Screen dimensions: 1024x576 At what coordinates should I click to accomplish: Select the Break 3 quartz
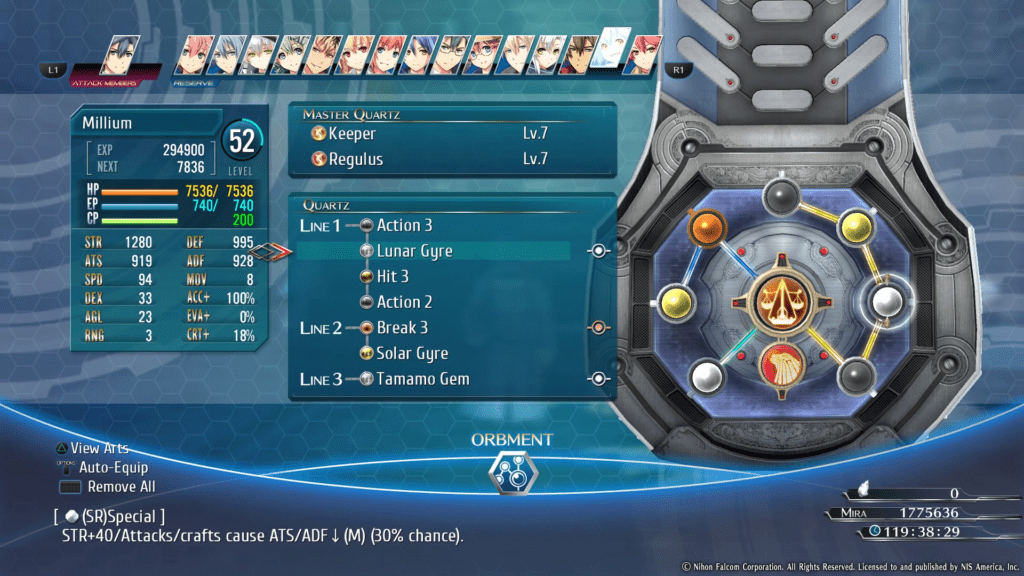[x=402, y=327]
